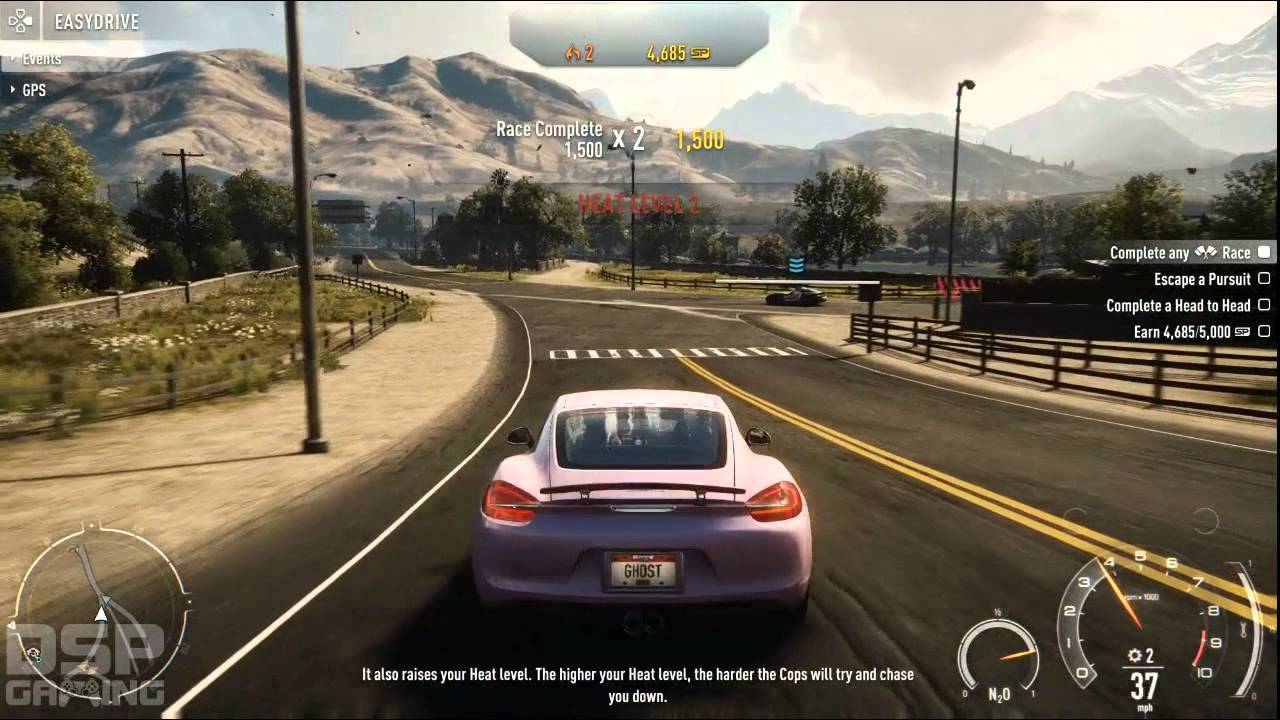1280x720 pixels.
Task: Tick the Complete a Head to Head checkbox
Action: click(x=1262, y=306)
